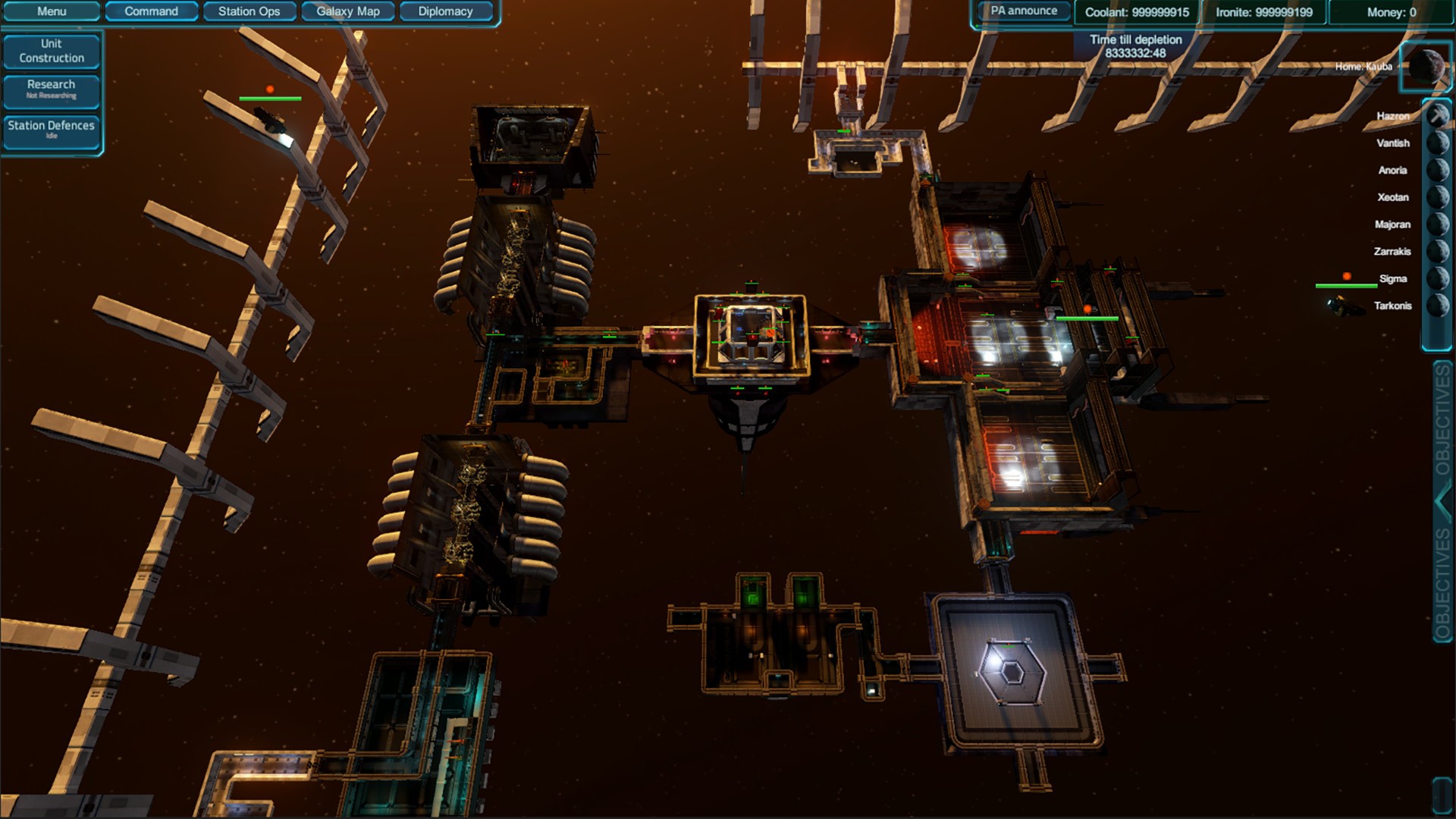Open Unit Construction
Image resolution: width=1456 pixels, height=819 pixels.
[x=52, y=50]
